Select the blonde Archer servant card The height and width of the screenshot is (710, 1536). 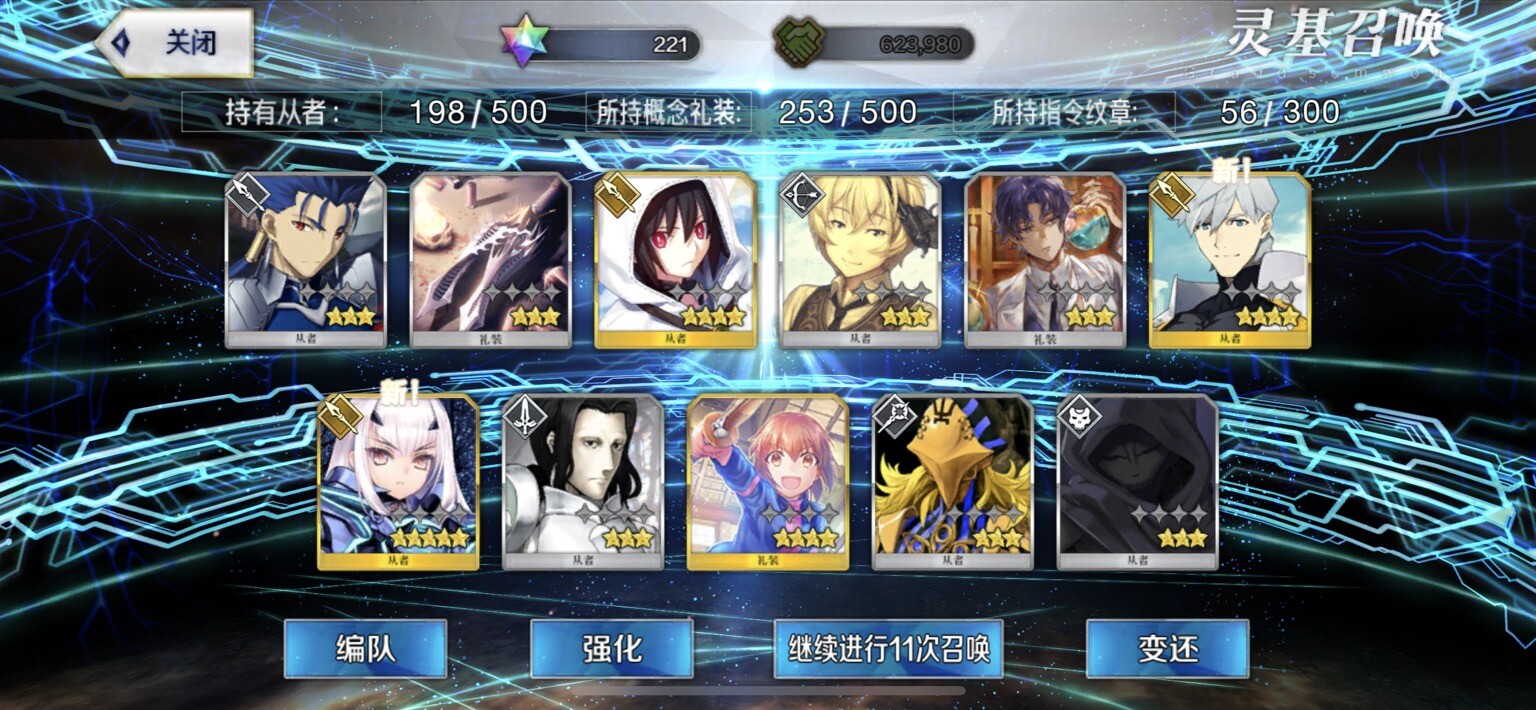[860, 260]
